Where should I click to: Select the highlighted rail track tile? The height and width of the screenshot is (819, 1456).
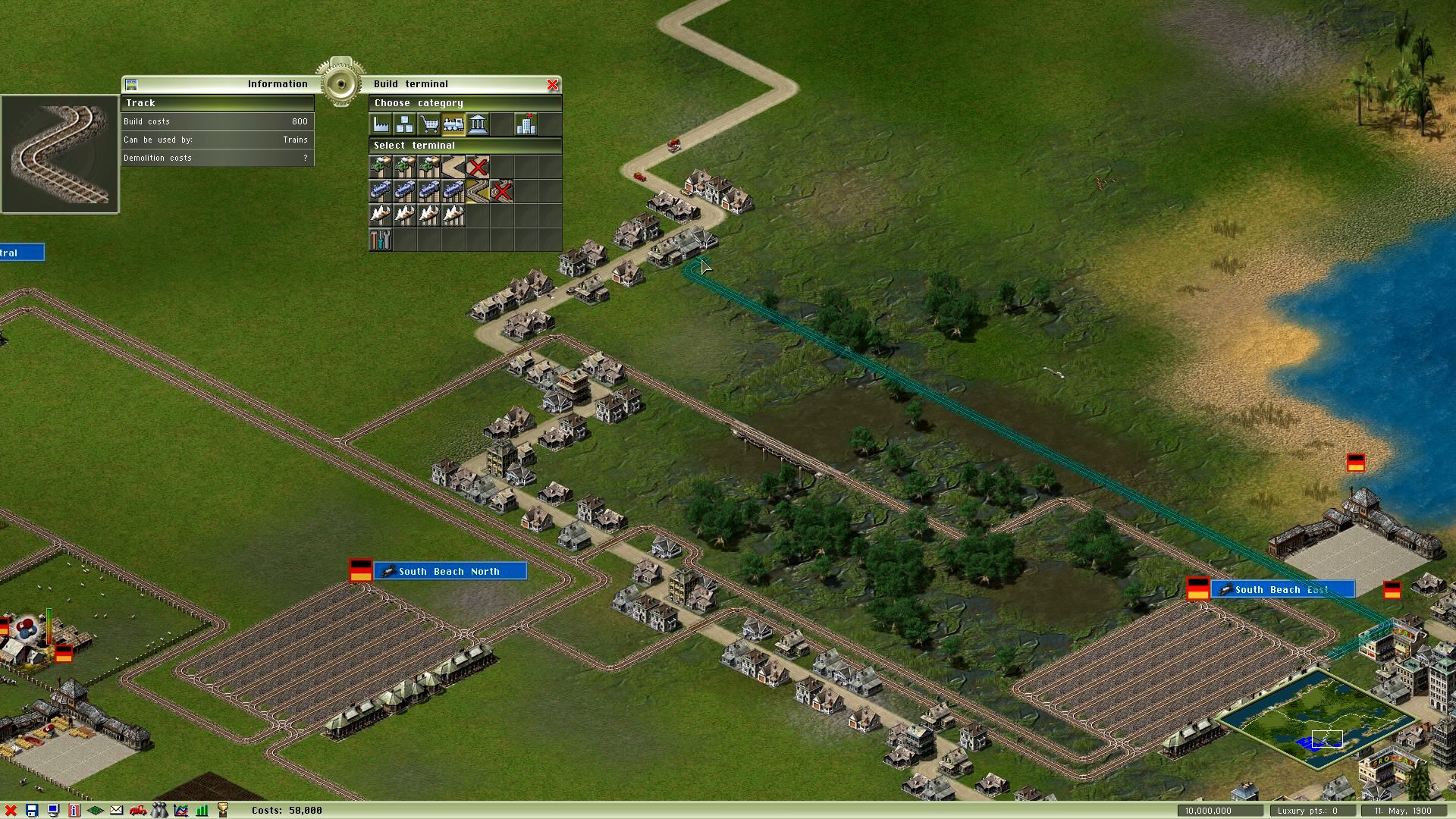coord(478,191)
